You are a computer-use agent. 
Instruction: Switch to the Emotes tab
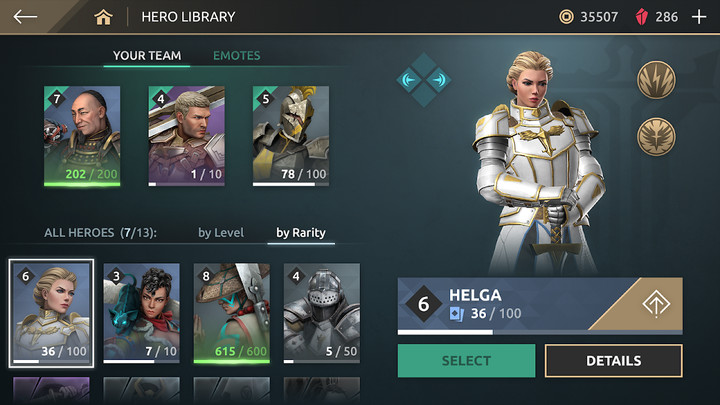(x=236, y=56)
